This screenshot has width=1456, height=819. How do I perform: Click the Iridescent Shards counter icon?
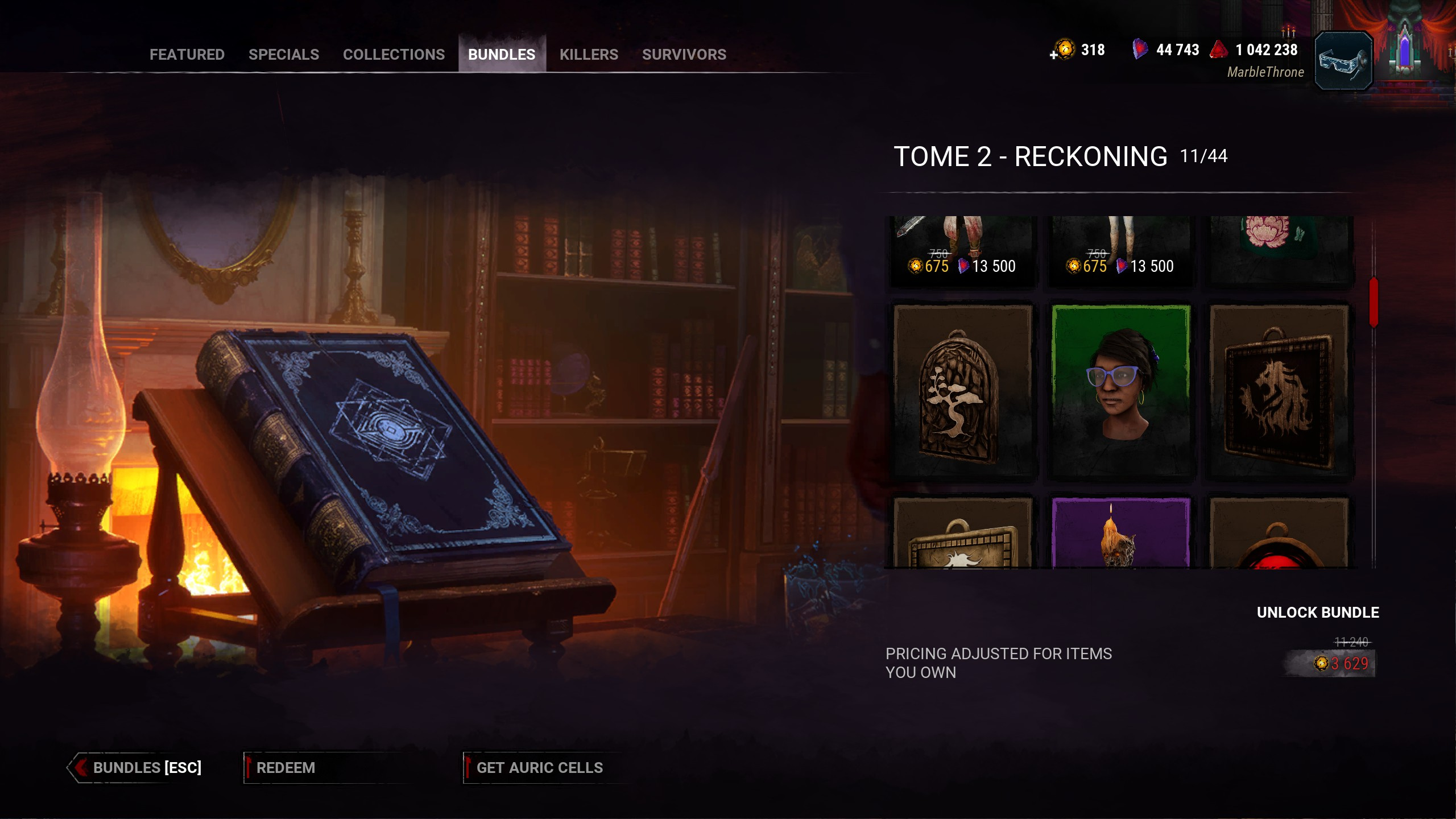[1141, 50]
